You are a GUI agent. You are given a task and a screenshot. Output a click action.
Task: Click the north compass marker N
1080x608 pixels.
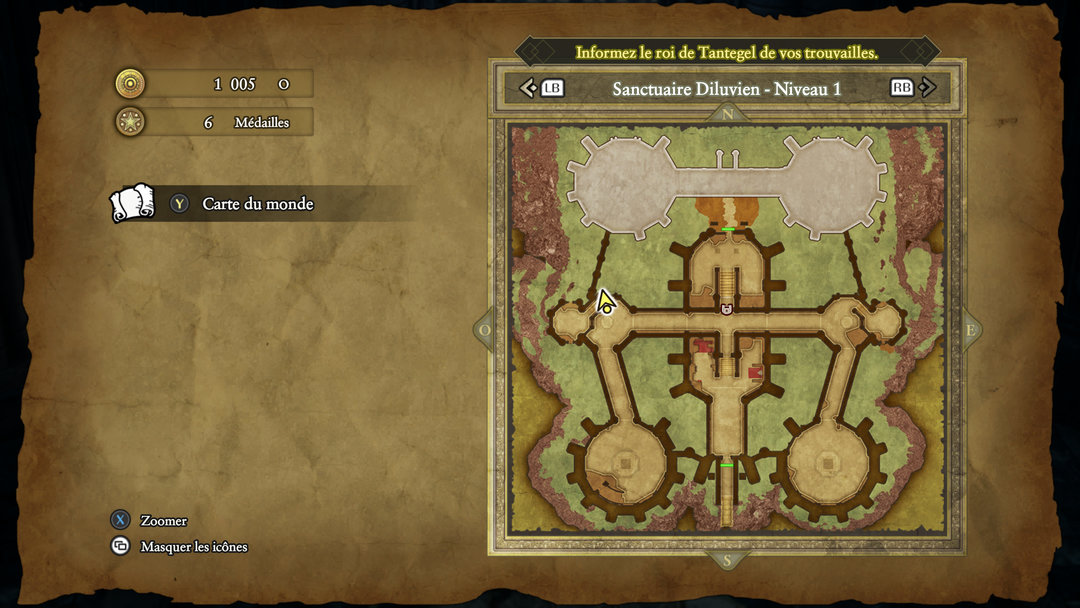(x=727, y=115)
